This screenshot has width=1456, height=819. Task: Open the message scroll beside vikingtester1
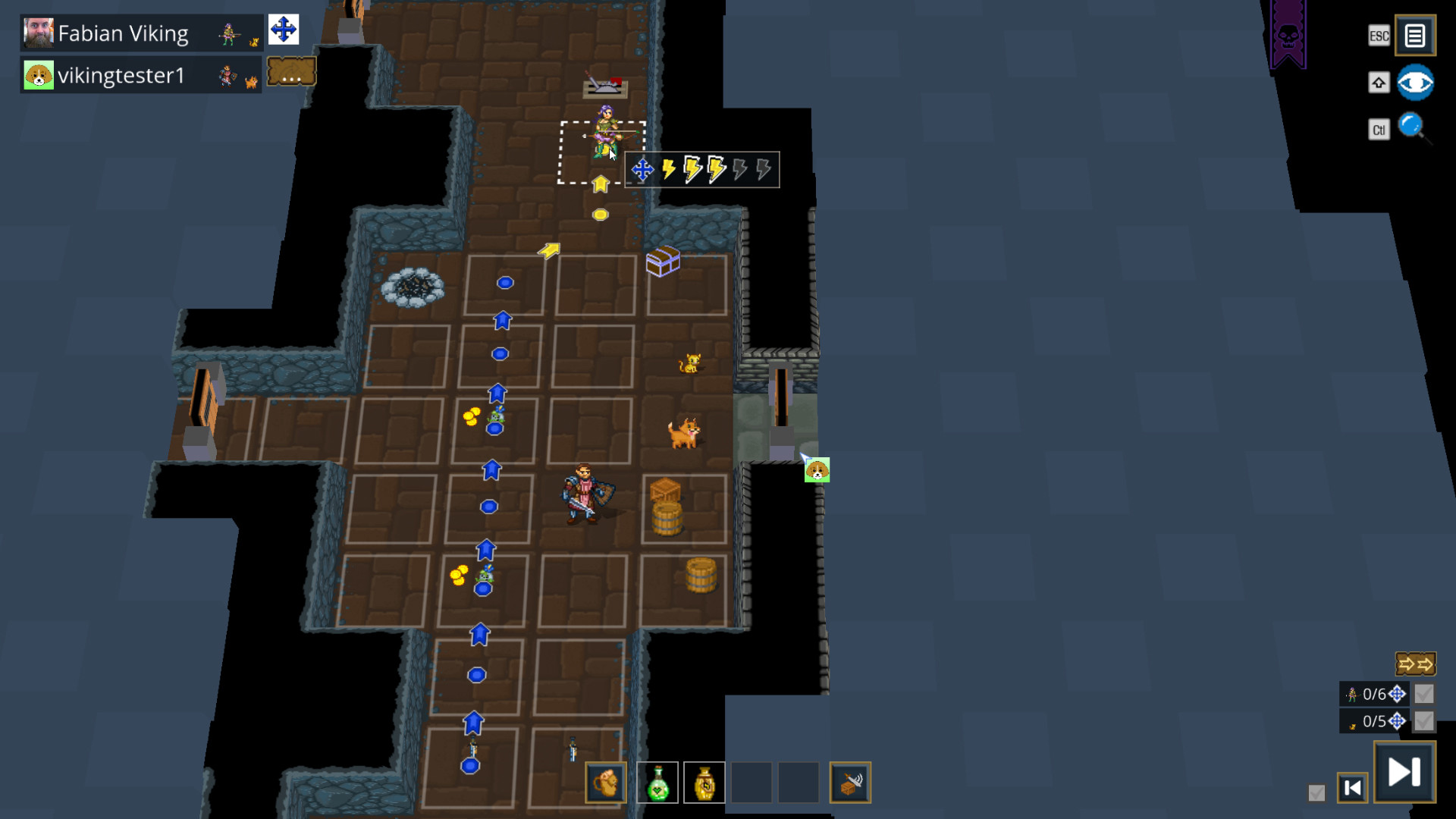pyautogui.click(x=291, y=71)
